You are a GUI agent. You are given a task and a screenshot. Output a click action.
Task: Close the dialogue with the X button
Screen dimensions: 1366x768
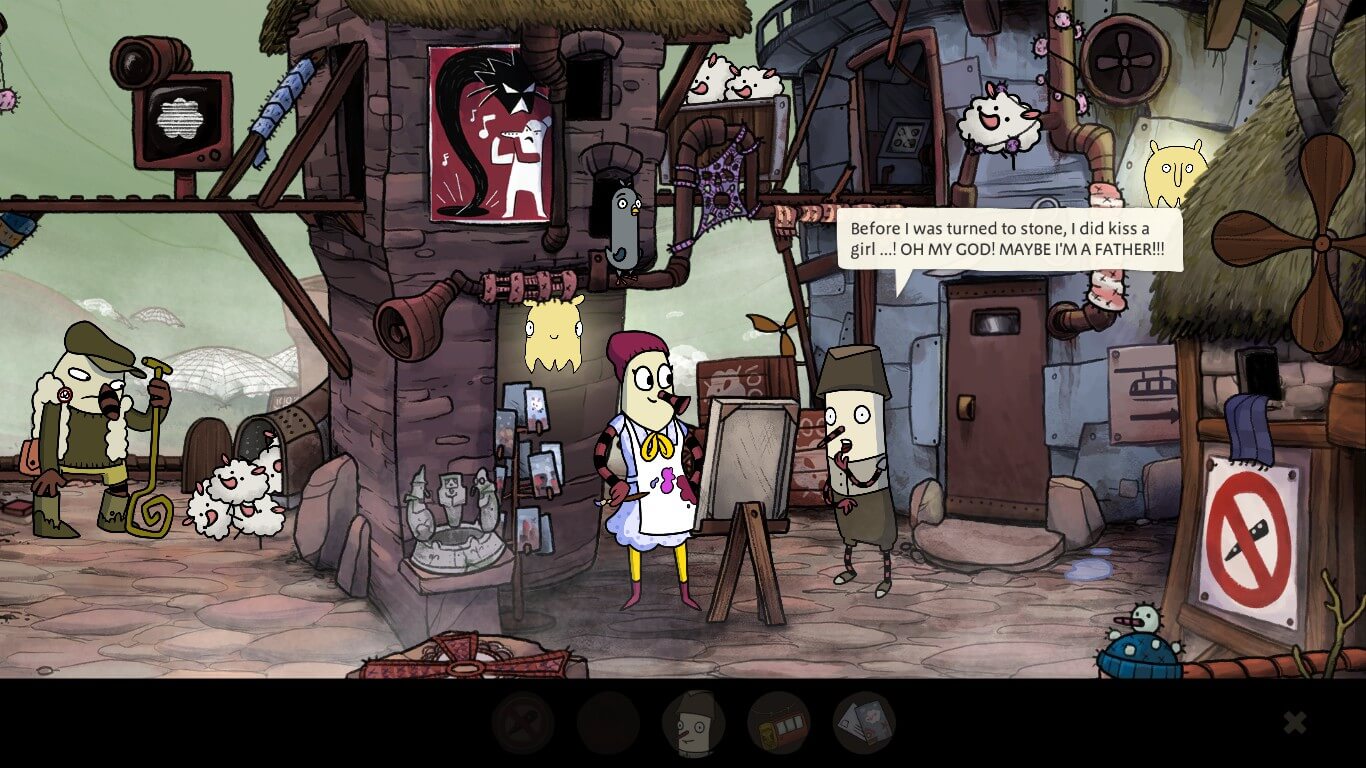[x=1294, y=722]
